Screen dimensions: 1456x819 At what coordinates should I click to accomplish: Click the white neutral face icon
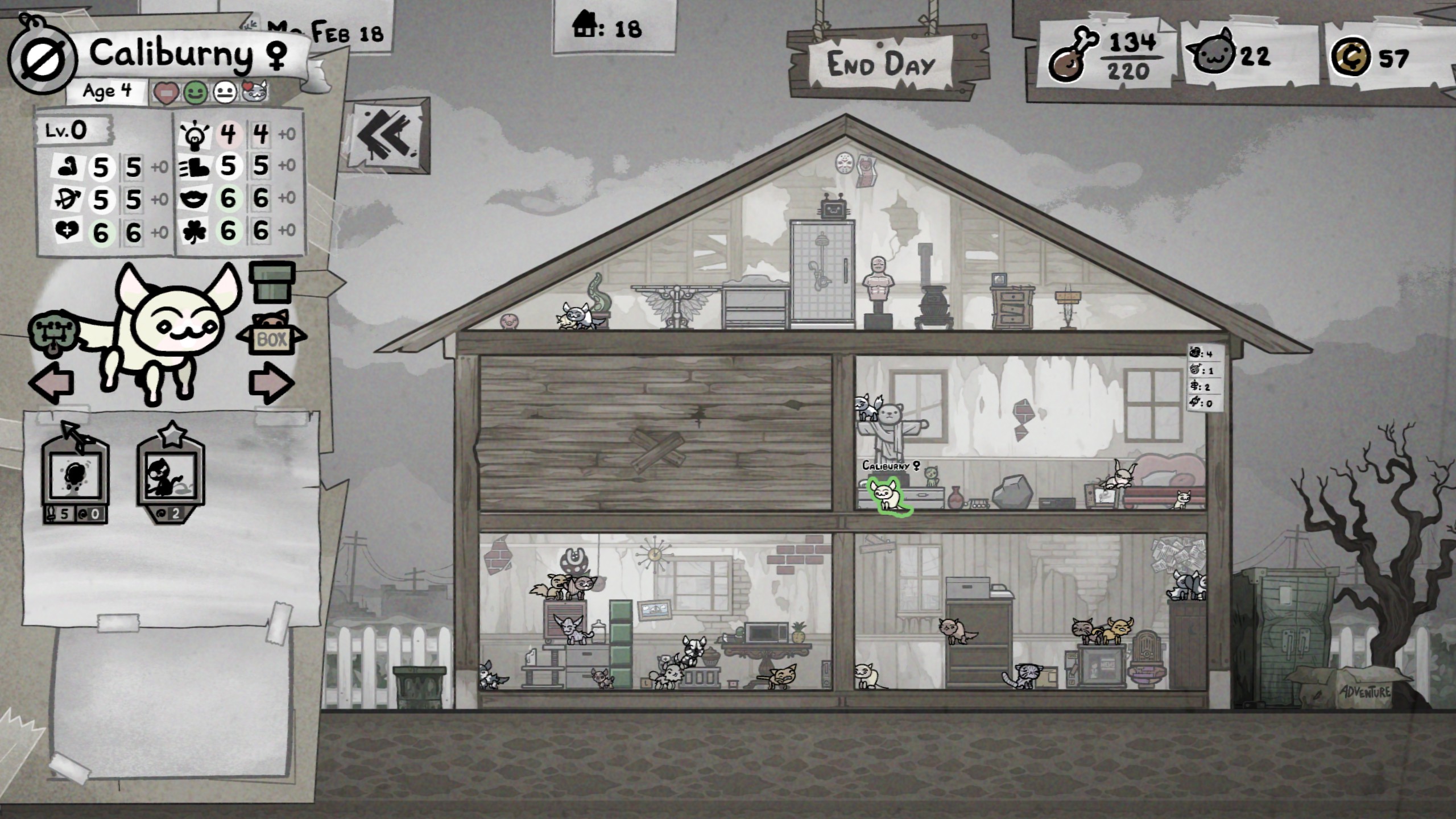225,93
